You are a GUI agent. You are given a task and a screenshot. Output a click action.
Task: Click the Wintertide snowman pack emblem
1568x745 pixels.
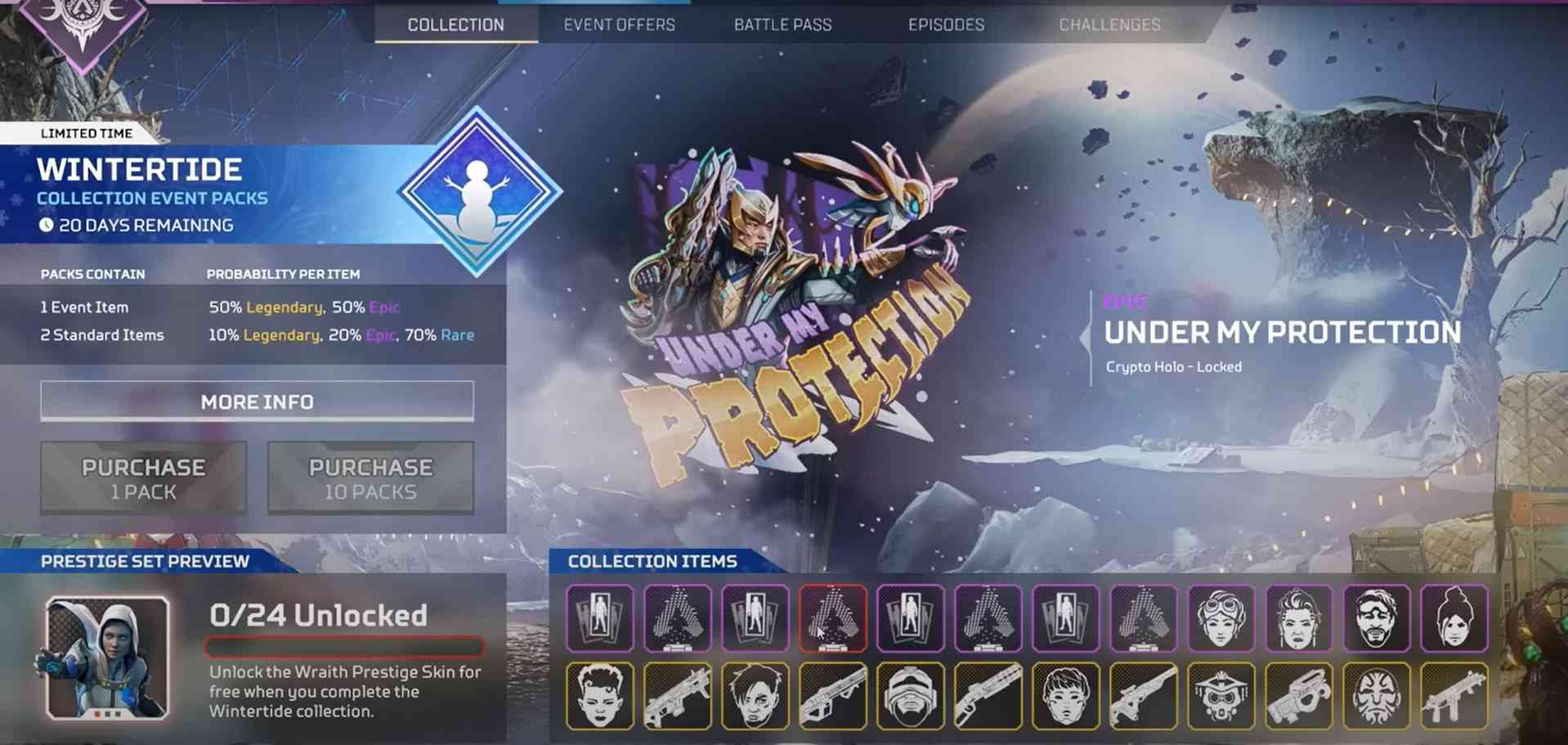tap(478, 193)
